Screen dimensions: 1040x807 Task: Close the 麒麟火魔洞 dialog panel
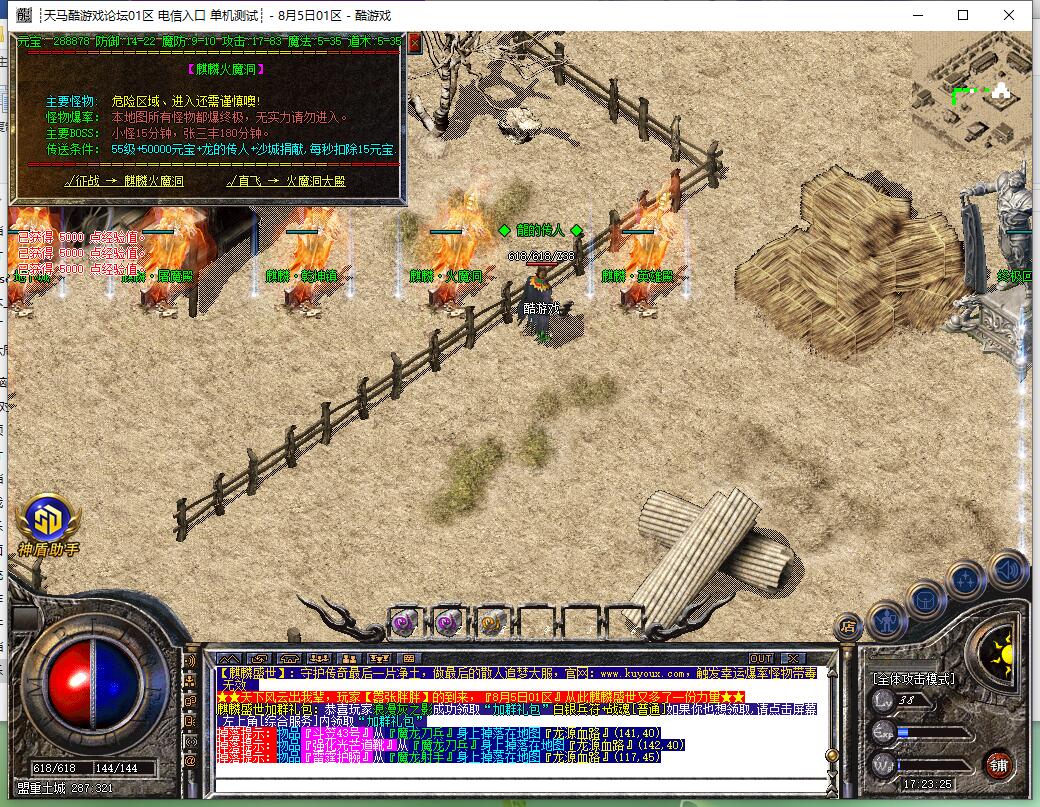[414, 43]
